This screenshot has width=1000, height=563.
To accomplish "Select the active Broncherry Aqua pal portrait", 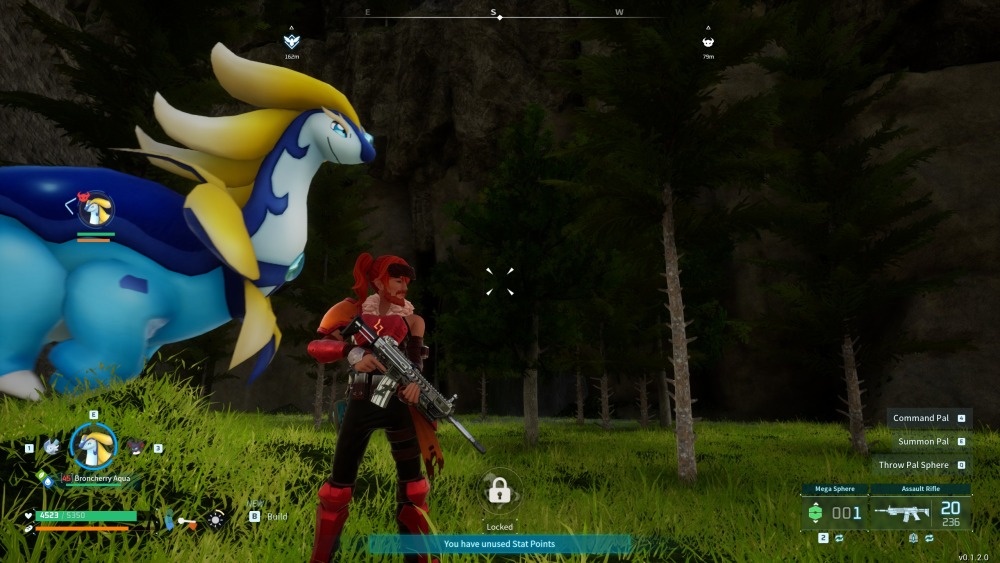I will coord(93,446).
